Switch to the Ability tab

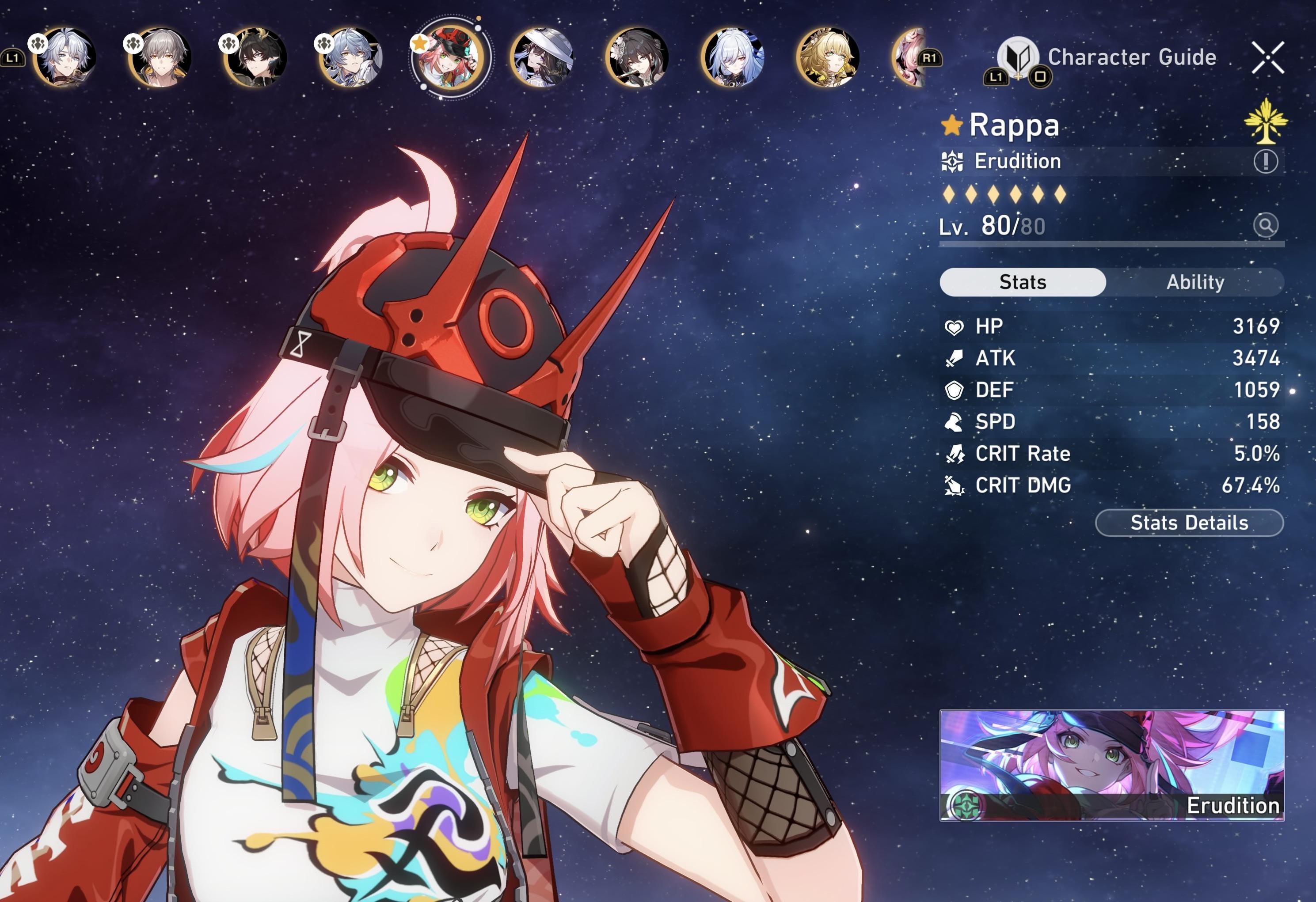click(1195, 282)
